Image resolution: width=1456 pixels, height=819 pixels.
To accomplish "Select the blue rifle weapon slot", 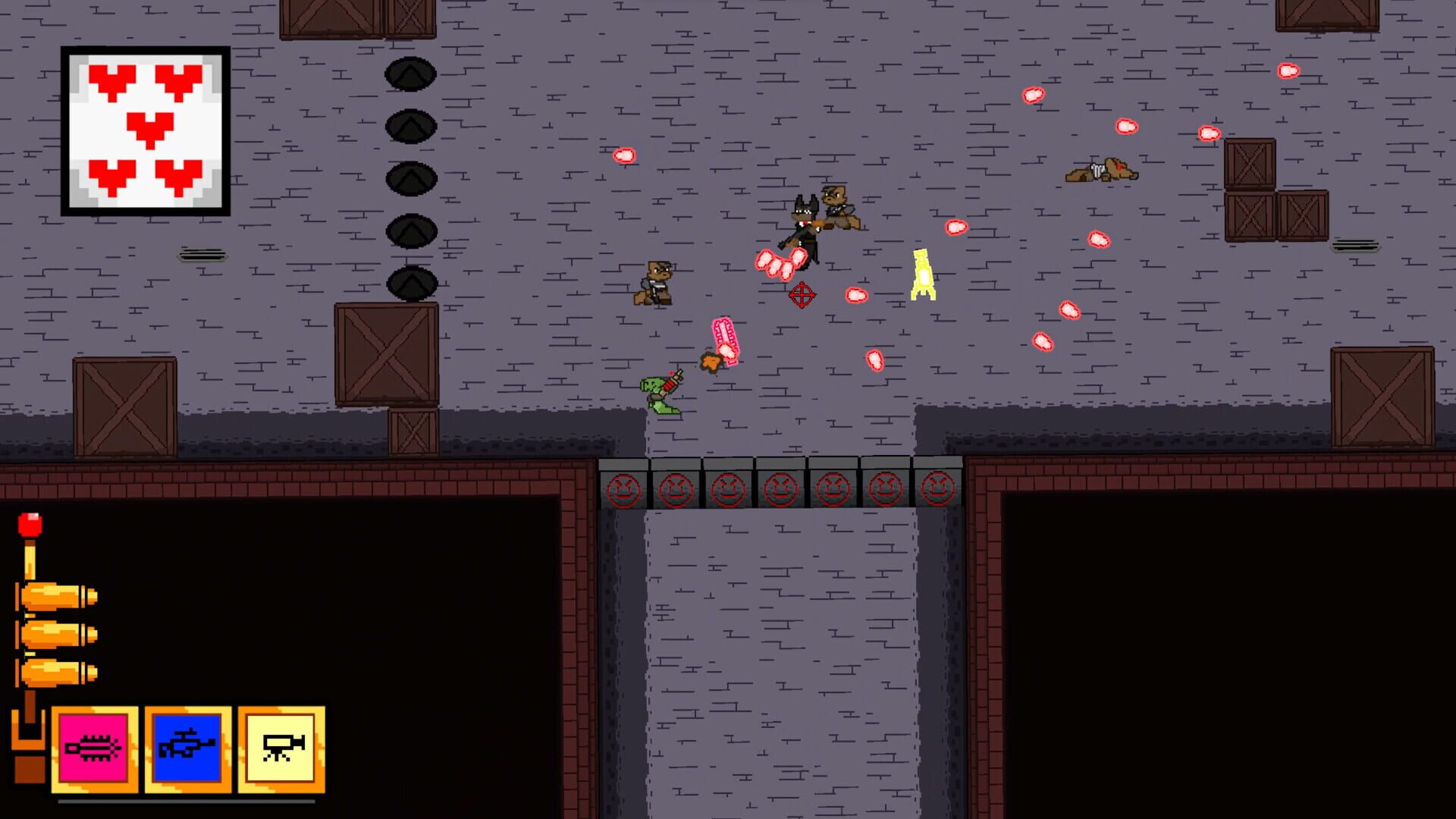I will (x=187, y=747).
